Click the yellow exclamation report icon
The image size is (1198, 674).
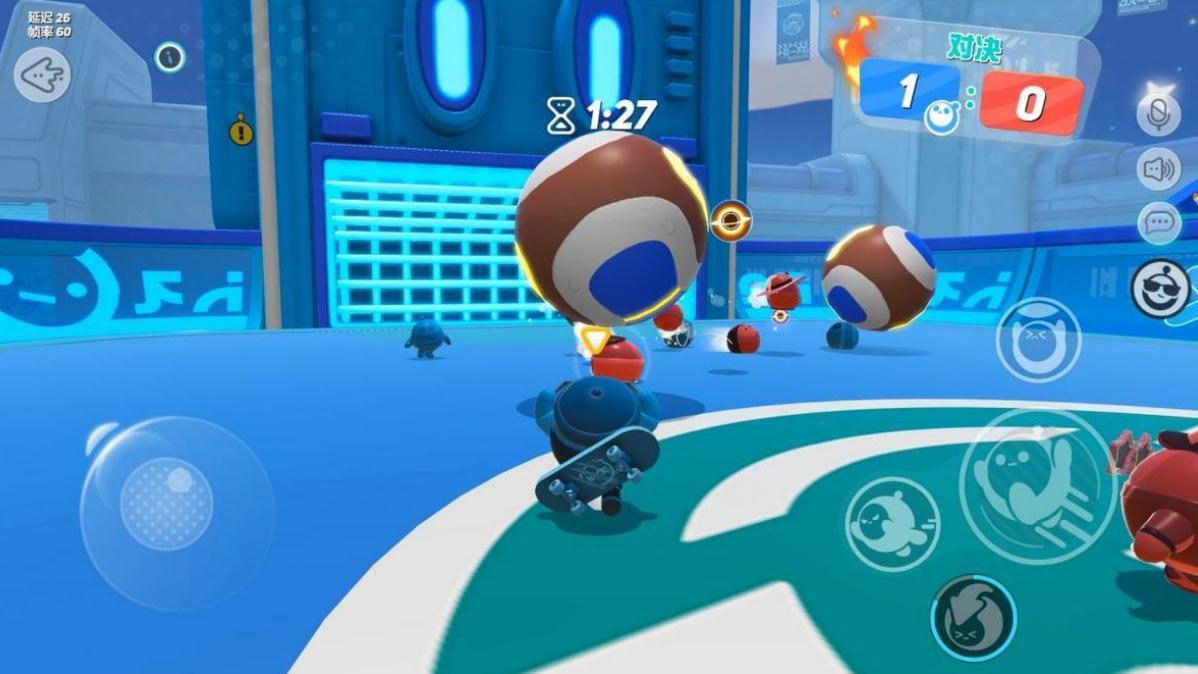tap(241, 130)
